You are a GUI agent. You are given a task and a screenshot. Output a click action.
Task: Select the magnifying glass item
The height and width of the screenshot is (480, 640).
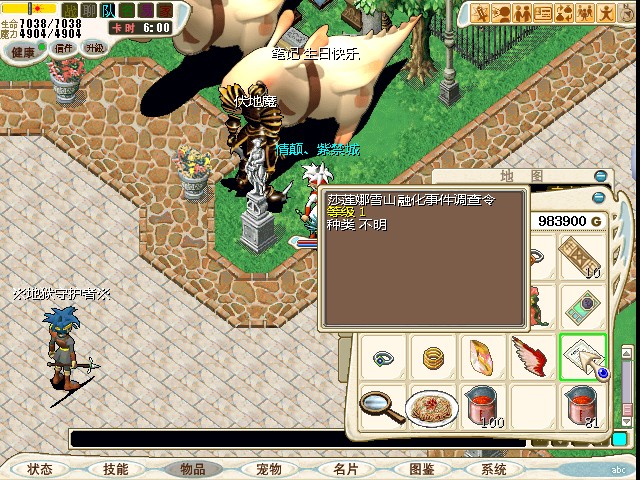(x=382, y=405)
